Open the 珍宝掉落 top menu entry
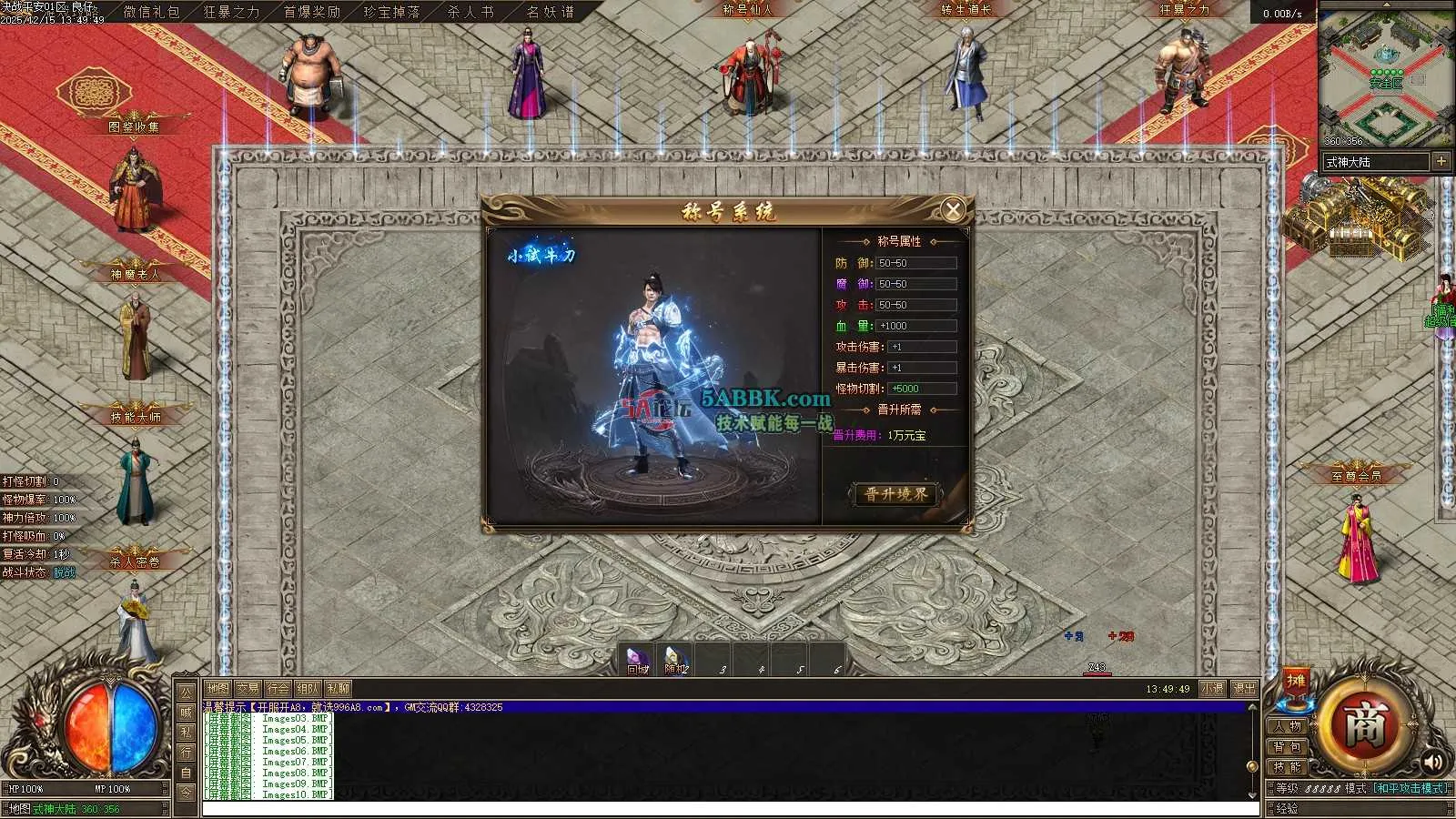Screen dimensions: 1456x819 coord(391,12)
